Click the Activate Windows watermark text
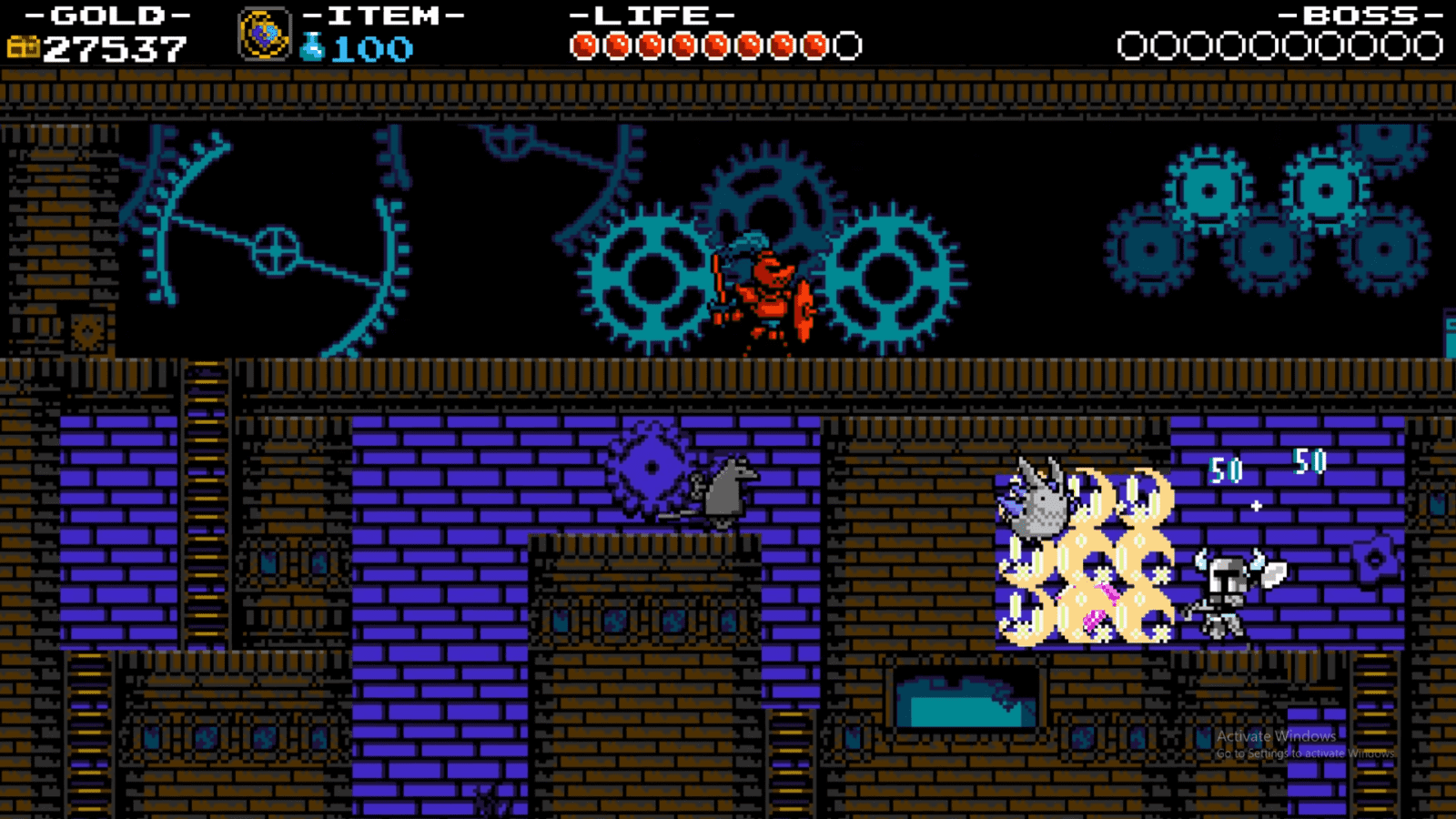Viewport: 1456px width, 819px height. tap(1277, 736)
